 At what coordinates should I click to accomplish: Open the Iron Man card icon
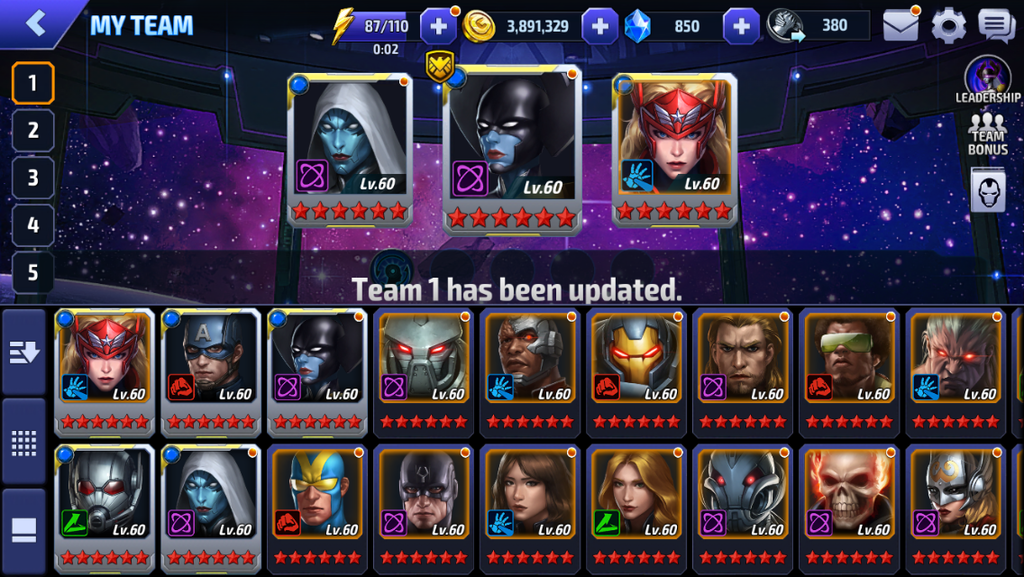pyautogui.click(x=987, y=189)
